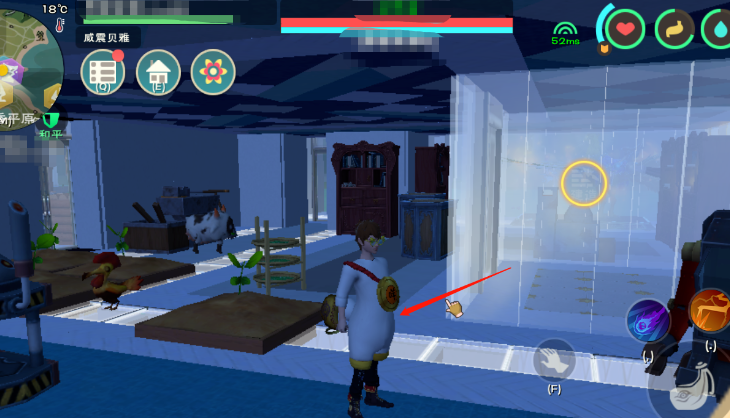Activate the purple comet skill
The width and height of the screenshot is (730, 418).
click(648, 321)
